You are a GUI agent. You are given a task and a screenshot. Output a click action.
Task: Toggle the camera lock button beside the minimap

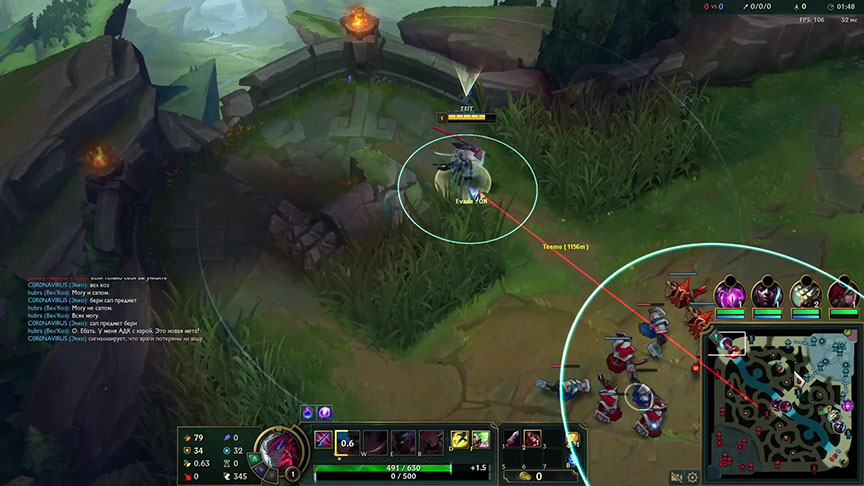pyautogui.click(x=677, y=476)
